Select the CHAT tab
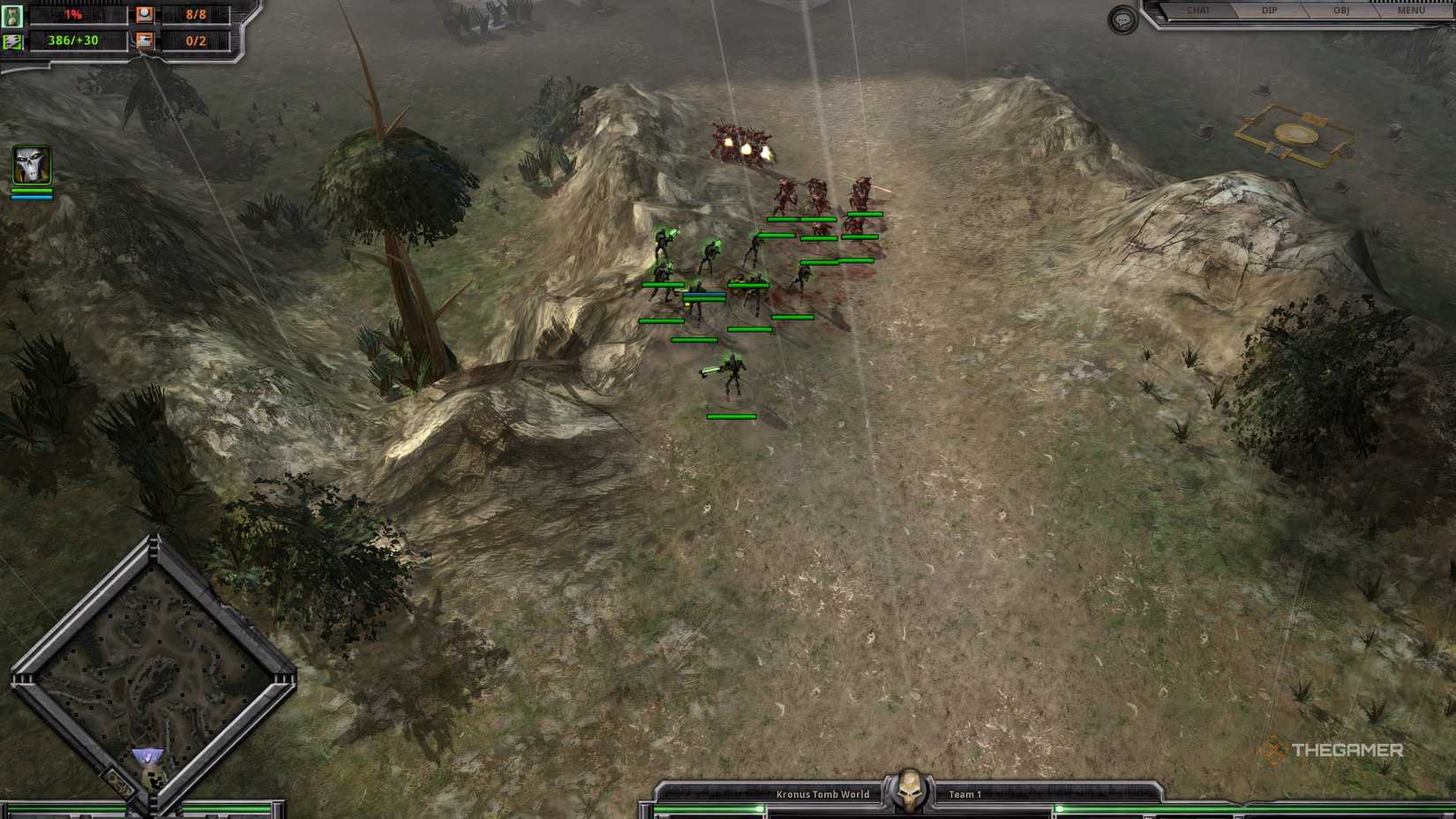The width and height of the screenshot is (1456, 819). 1197,11
